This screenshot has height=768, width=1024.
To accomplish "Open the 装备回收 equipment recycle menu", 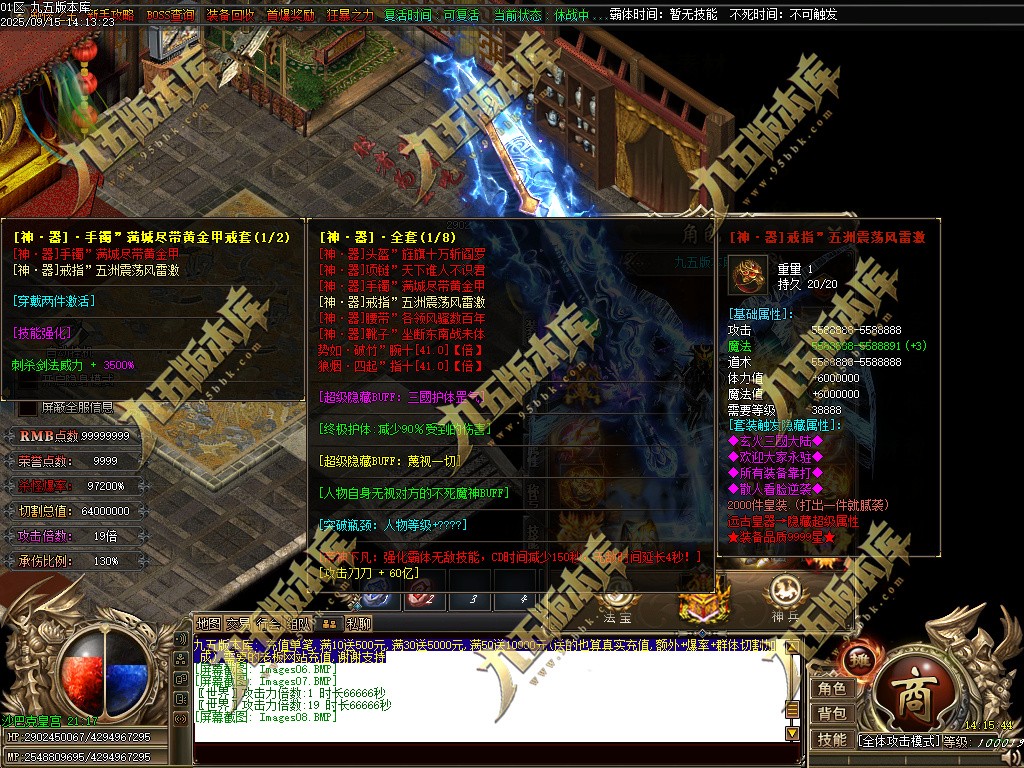I will coord(231,16).
